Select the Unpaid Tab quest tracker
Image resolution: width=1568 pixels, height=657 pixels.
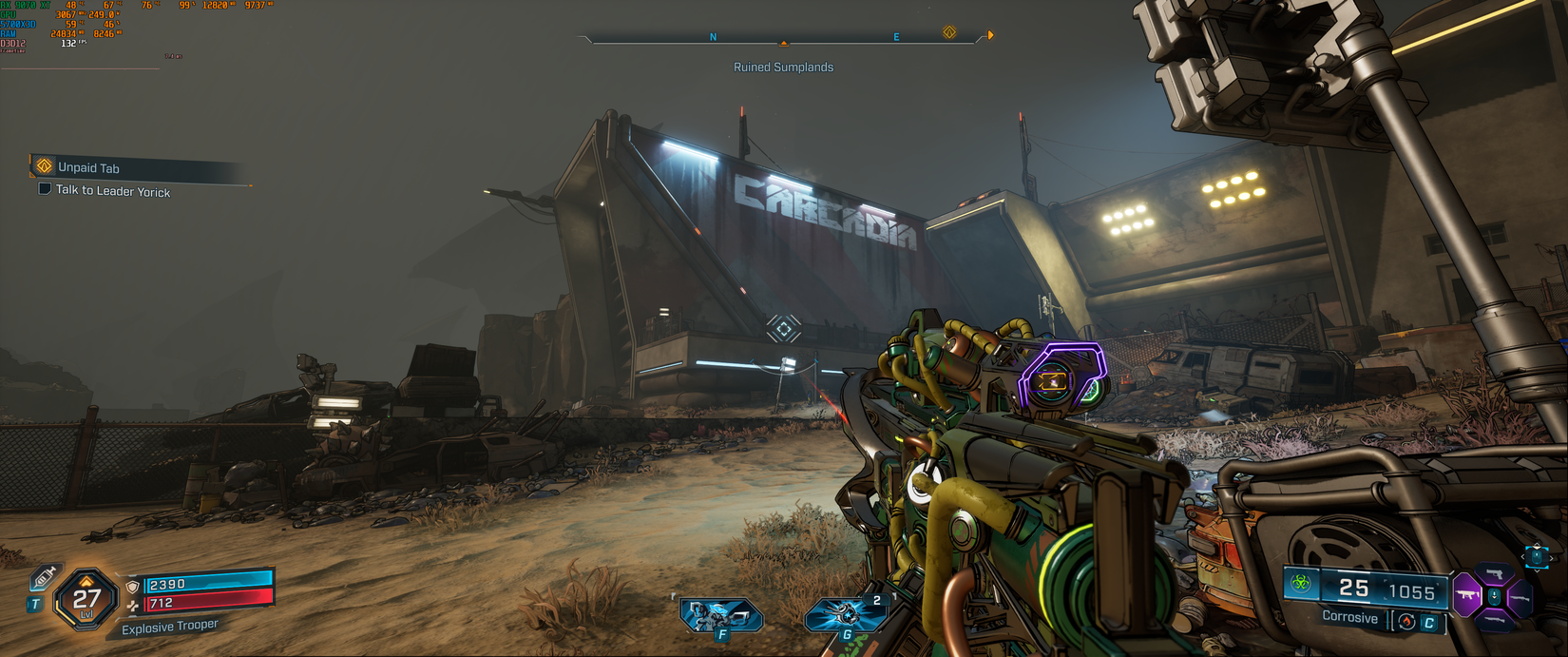[88, 167]
